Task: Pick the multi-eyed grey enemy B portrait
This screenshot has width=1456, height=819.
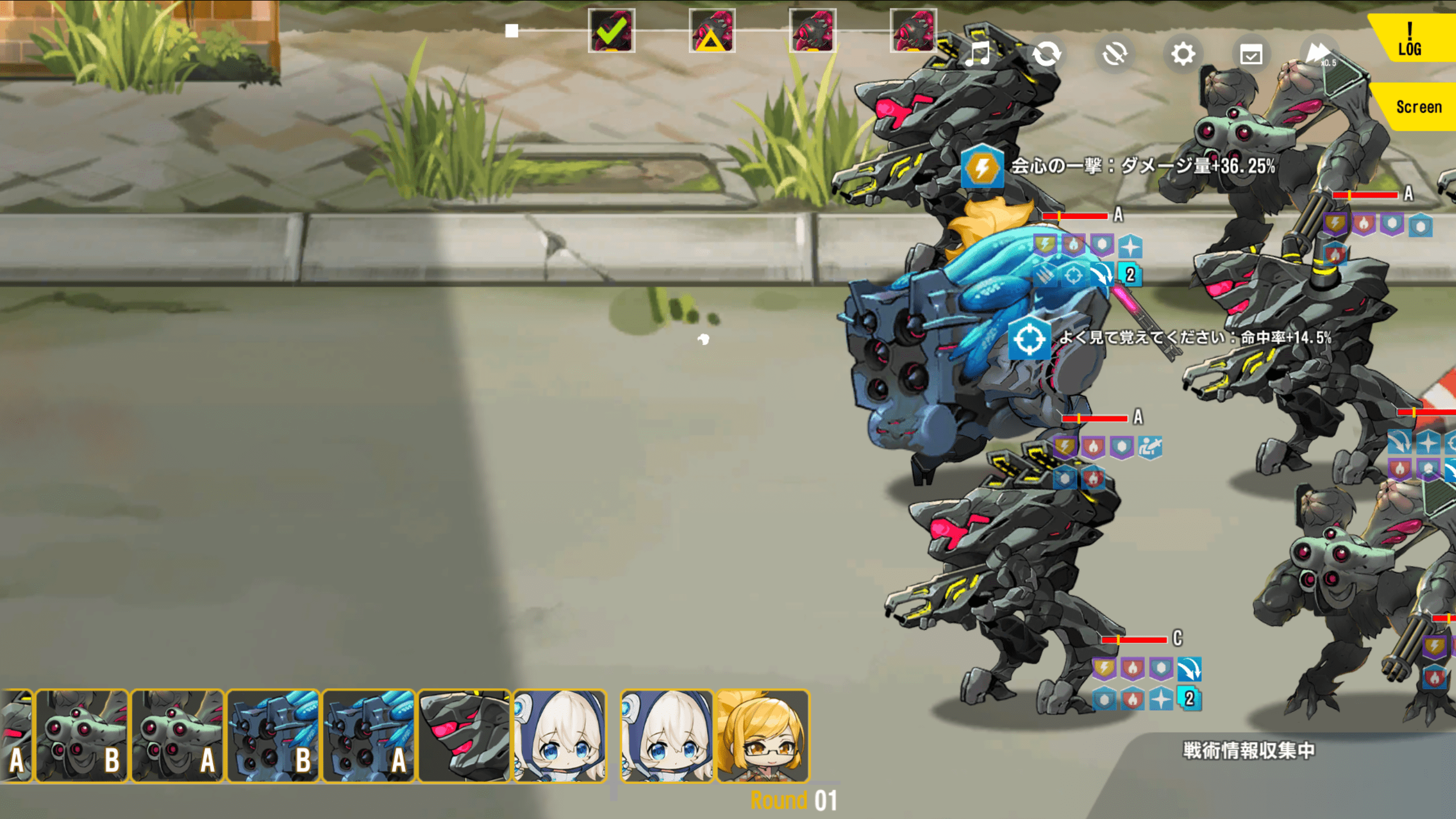Action: click(82, 736)
